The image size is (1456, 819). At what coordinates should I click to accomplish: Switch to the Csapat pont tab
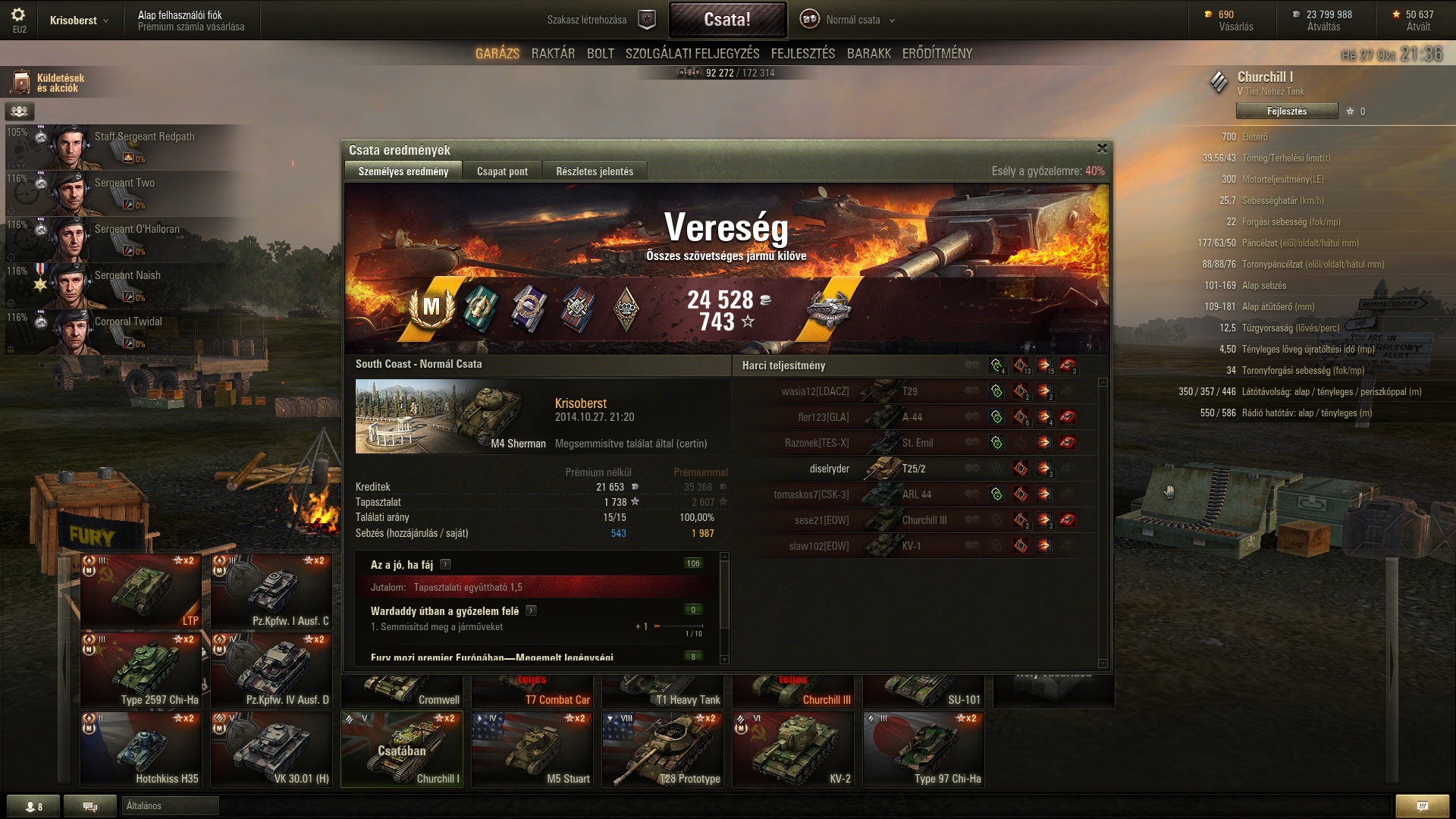[x=502, y=171]
